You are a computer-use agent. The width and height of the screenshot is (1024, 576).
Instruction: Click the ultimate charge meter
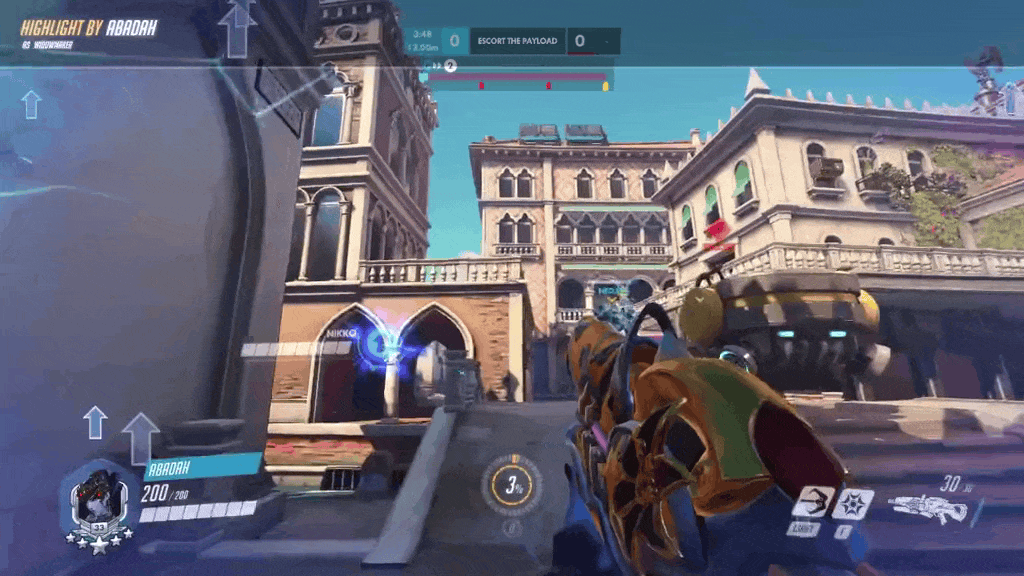point(511,487)
